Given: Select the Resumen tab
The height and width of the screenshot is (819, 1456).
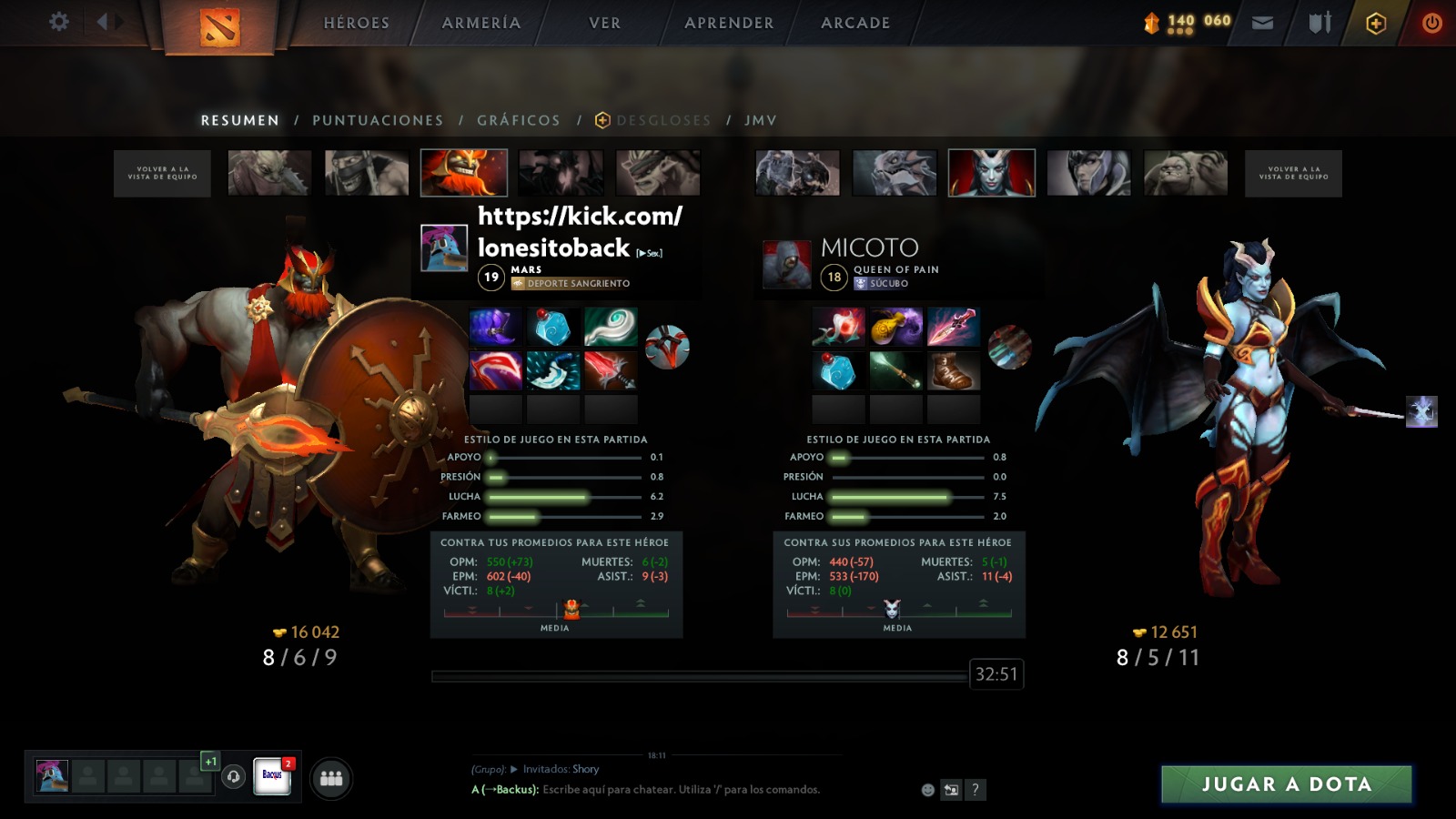Looking at the screenshot, I should click(x=240, y=120).
